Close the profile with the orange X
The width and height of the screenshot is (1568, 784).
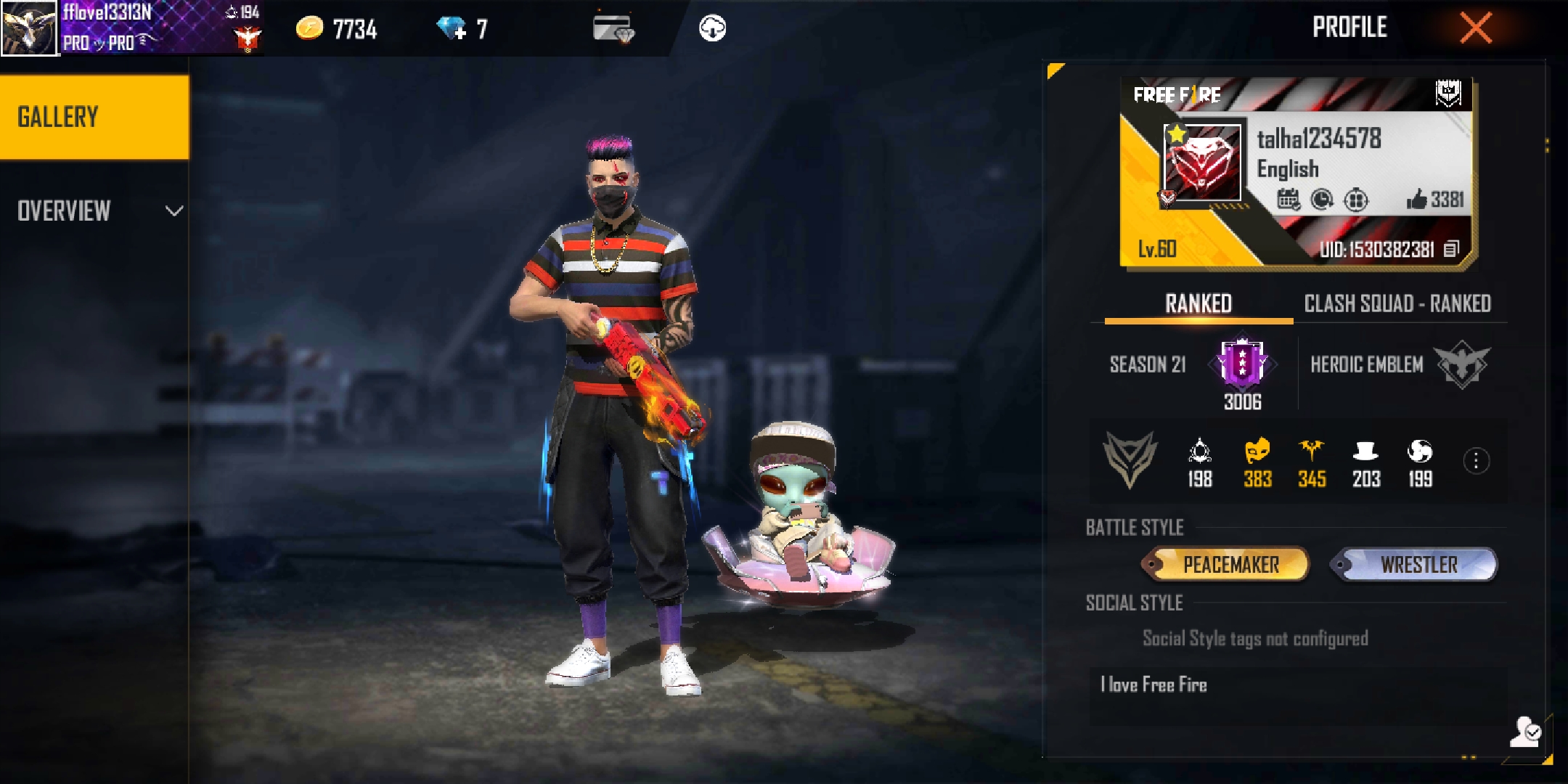[x=1476, y=29]
